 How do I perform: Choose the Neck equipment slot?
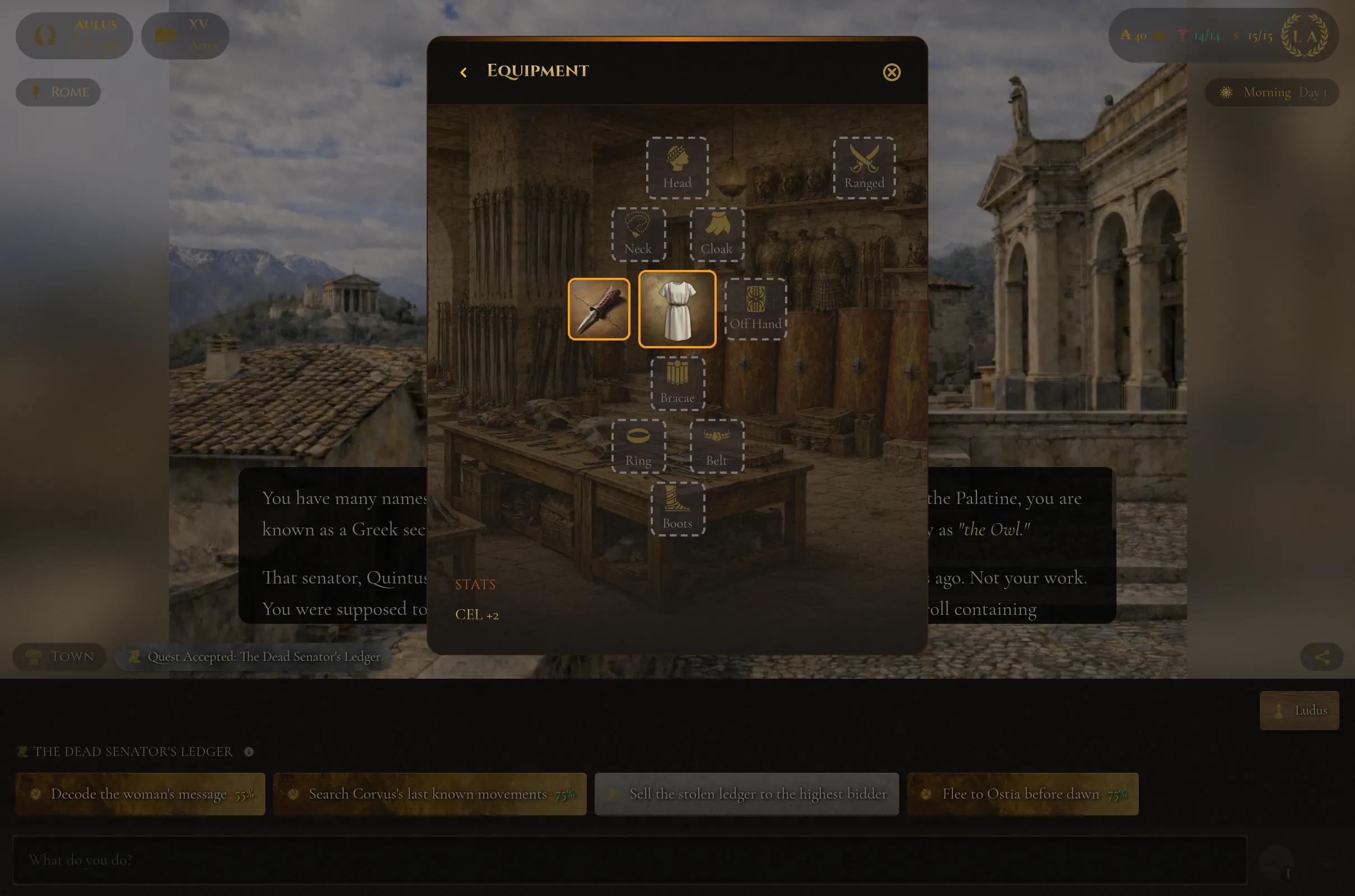click(x=638, y=234)
